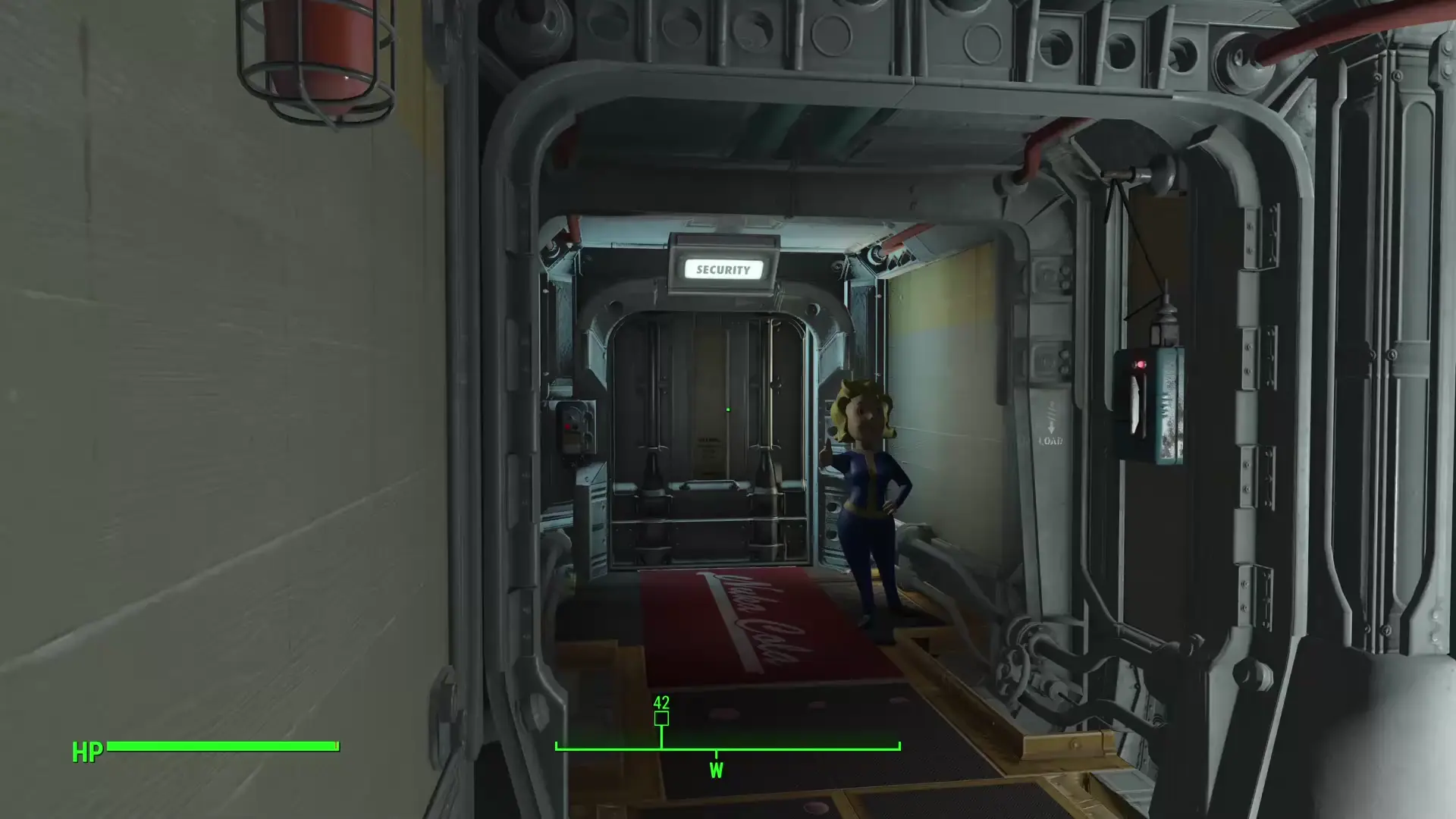
Task: Expand the sign posted on the far door
Action: (708, 447)
